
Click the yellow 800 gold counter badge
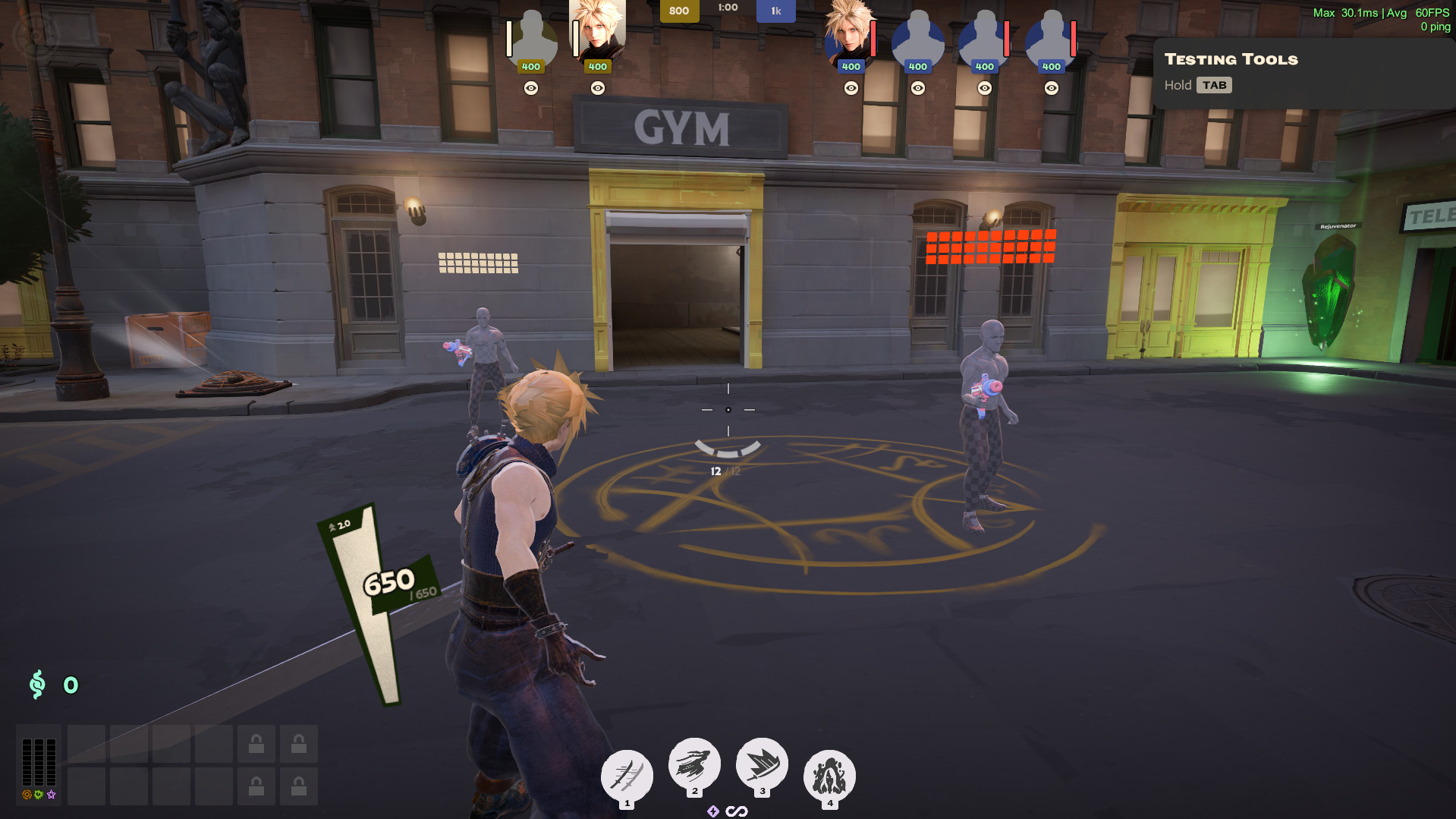(681, 11)
